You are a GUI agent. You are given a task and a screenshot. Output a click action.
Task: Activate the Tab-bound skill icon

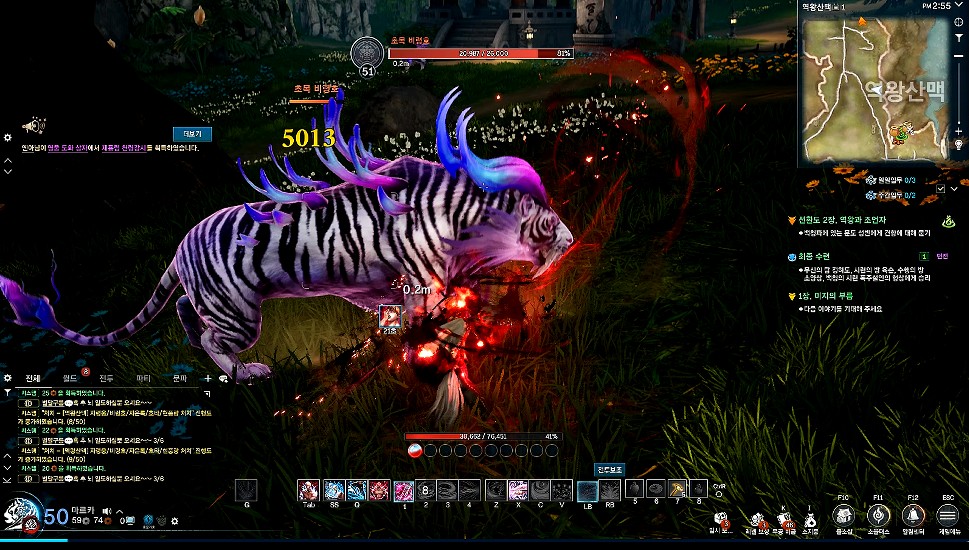[x=307, y=490]
